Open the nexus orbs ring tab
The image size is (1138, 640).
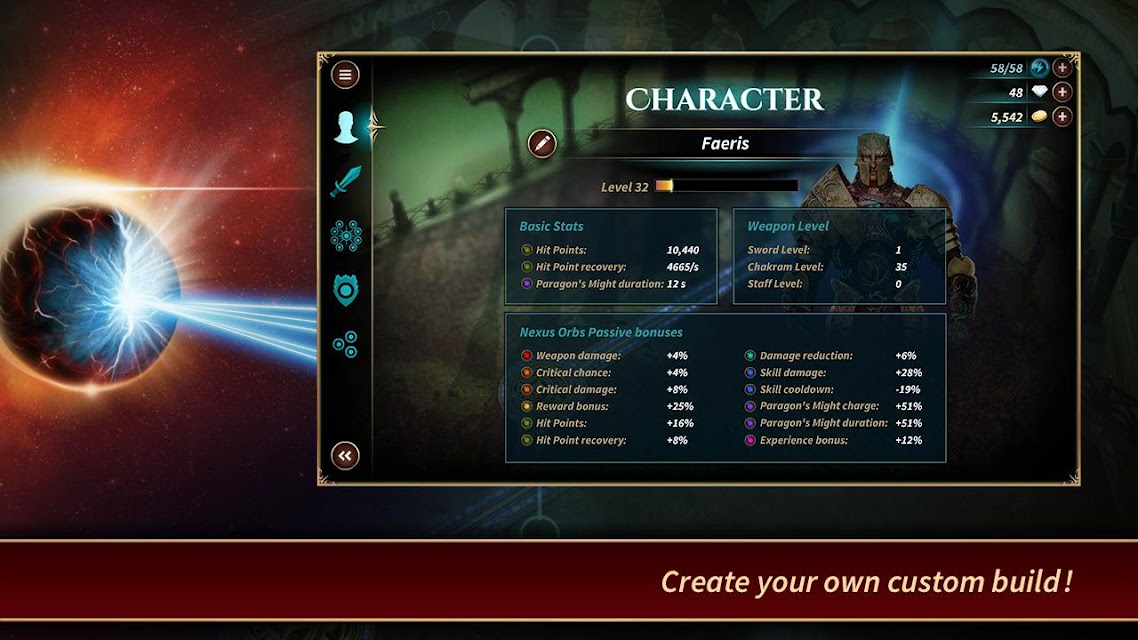pyautogui.click(x=346, y=236)
